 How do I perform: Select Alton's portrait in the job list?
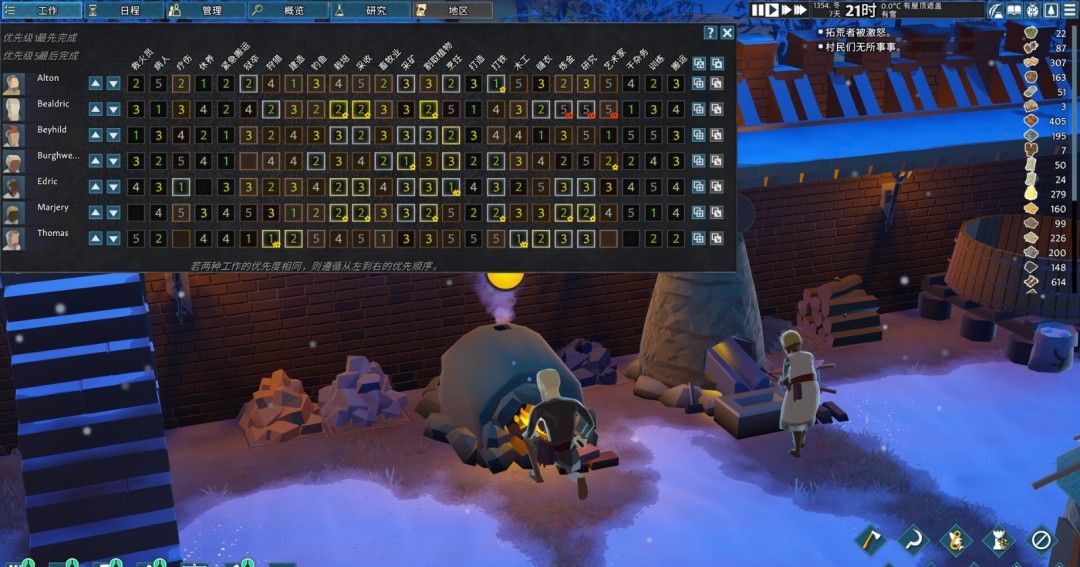(x=14, y=83)
